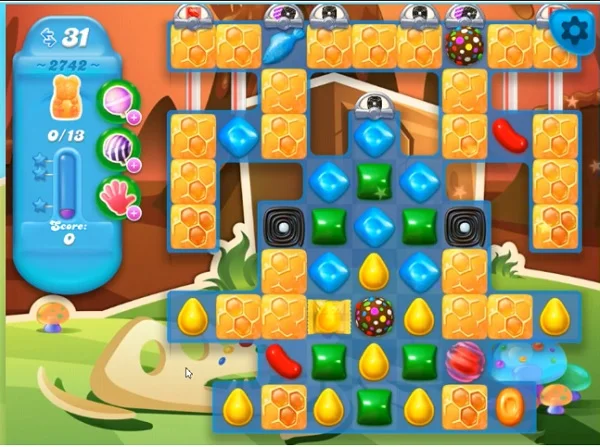
Task: Use the green hand free-switch booster
Action: coord(115,195)
